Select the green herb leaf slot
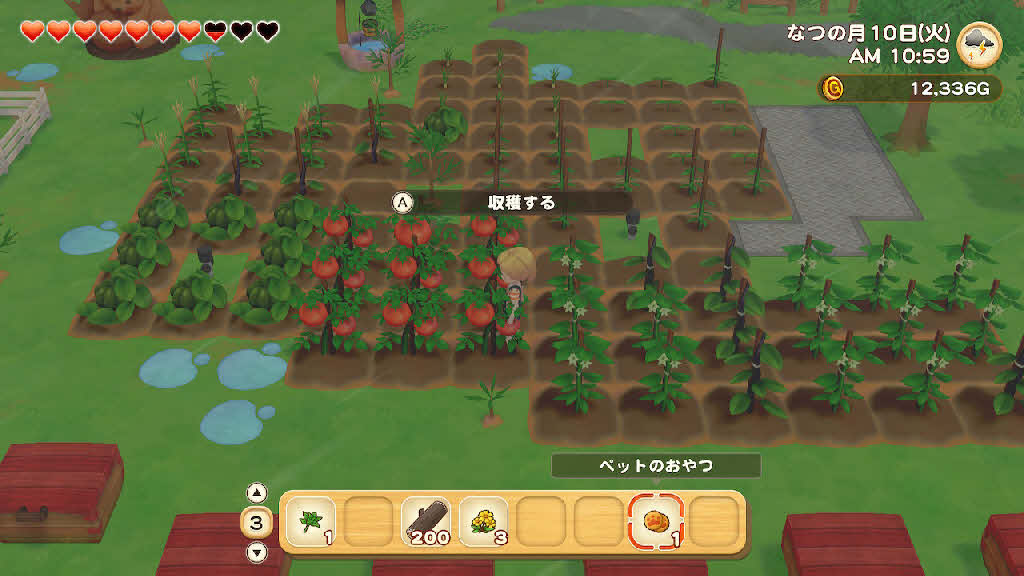The height and width of the screenshot is (576, 1024). [x=309, y=521]
